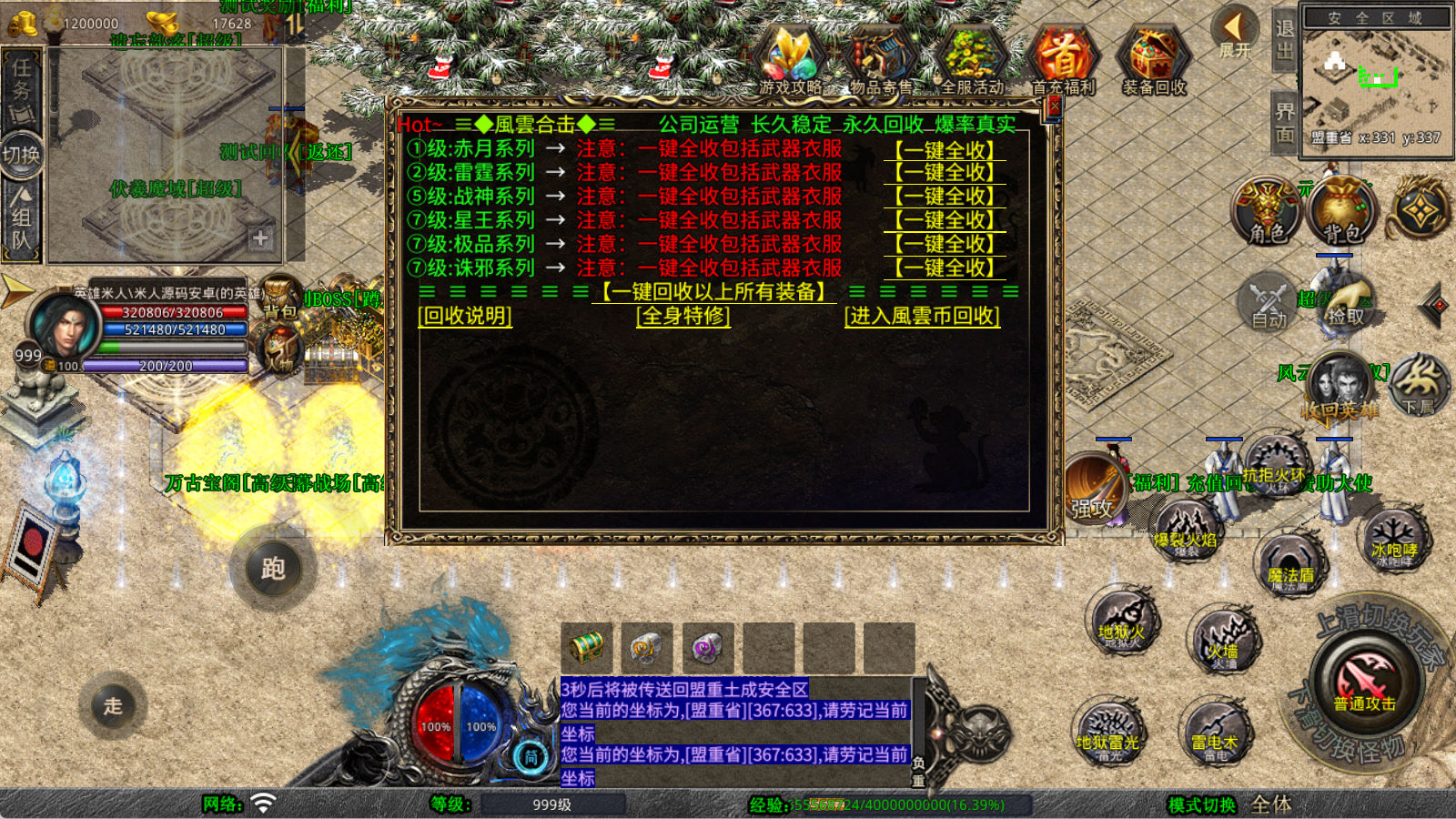This screenshot has width=1456, height=819.
Task: Use the 普通攻击 normal attack button
Action: pos(1364,682)
